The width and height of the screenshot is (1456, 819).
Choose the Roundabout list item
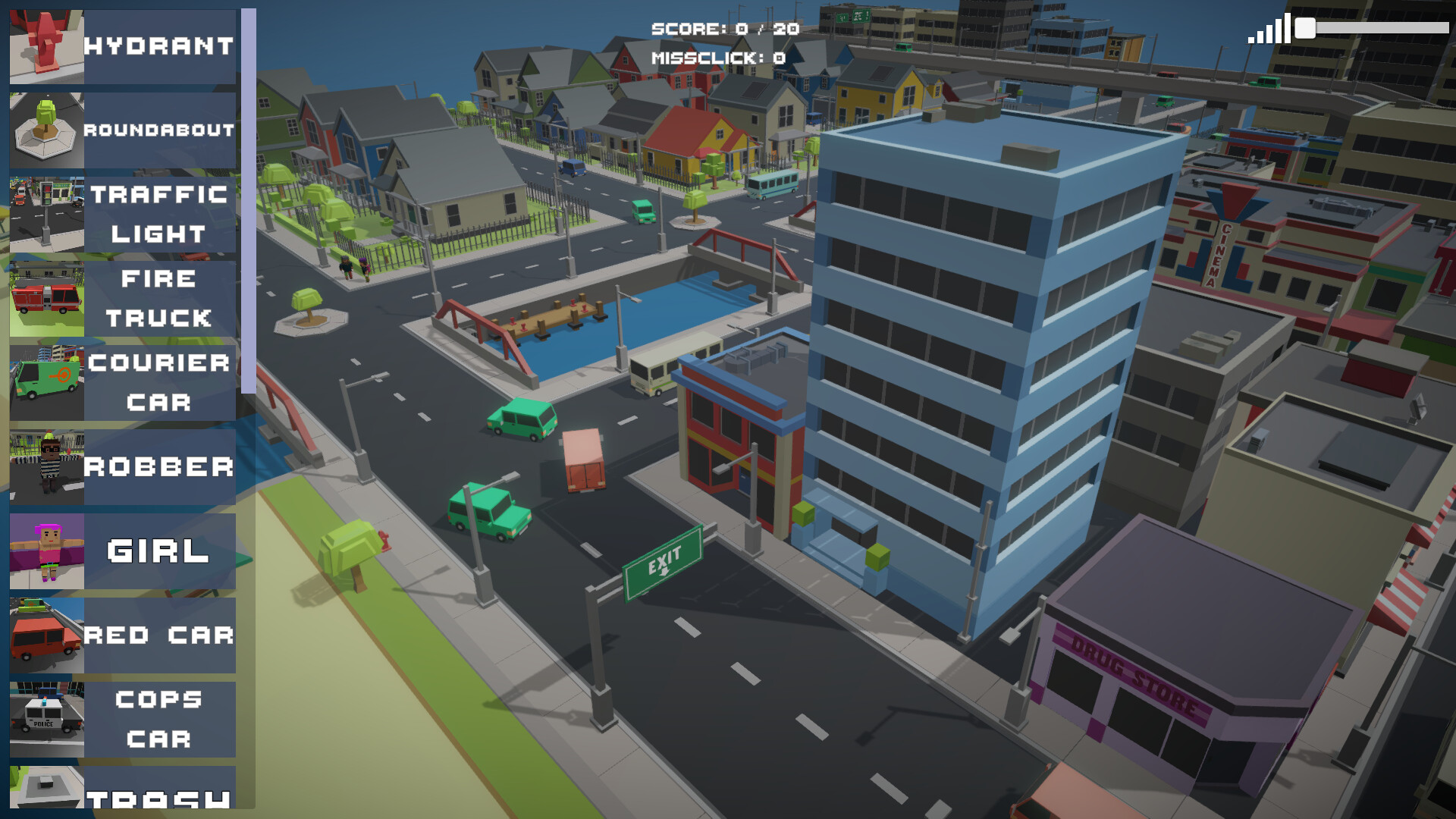point(123,130)
